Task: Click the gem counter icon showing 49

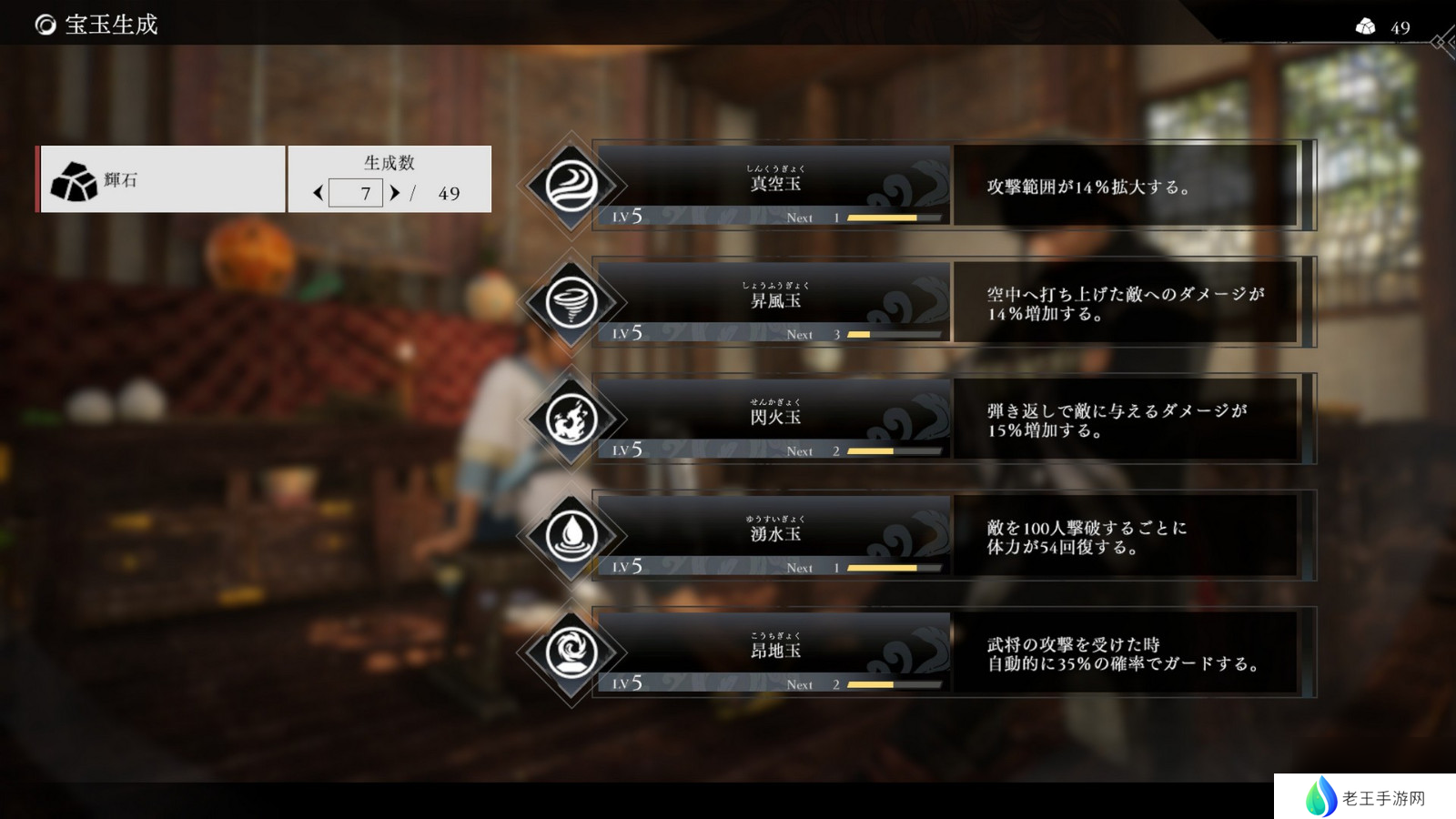Action: [x=1364, y=26]
